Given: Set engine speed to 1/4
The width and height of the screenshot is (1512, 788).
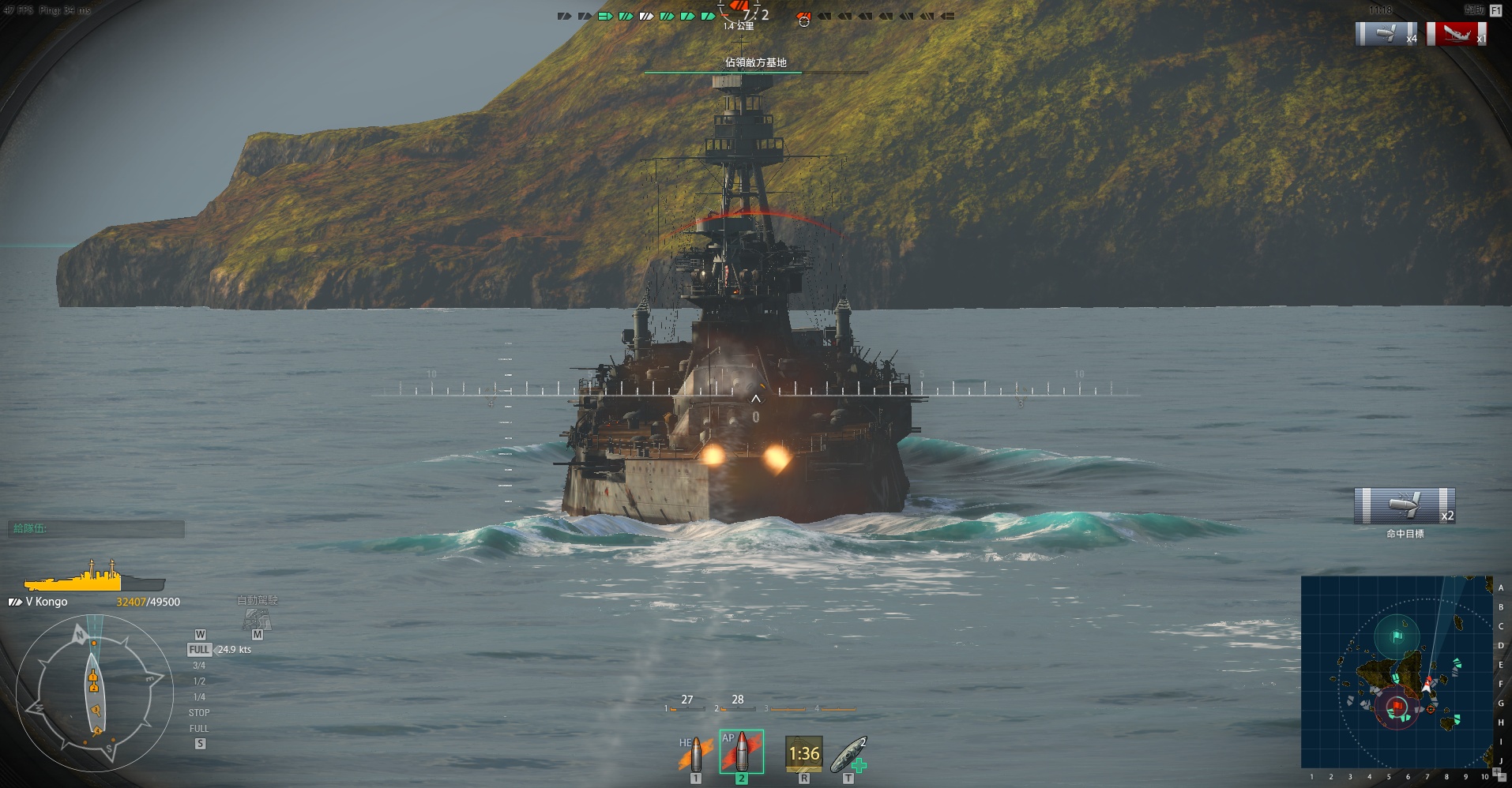Looking at the screenshot, I should (199, 697).
